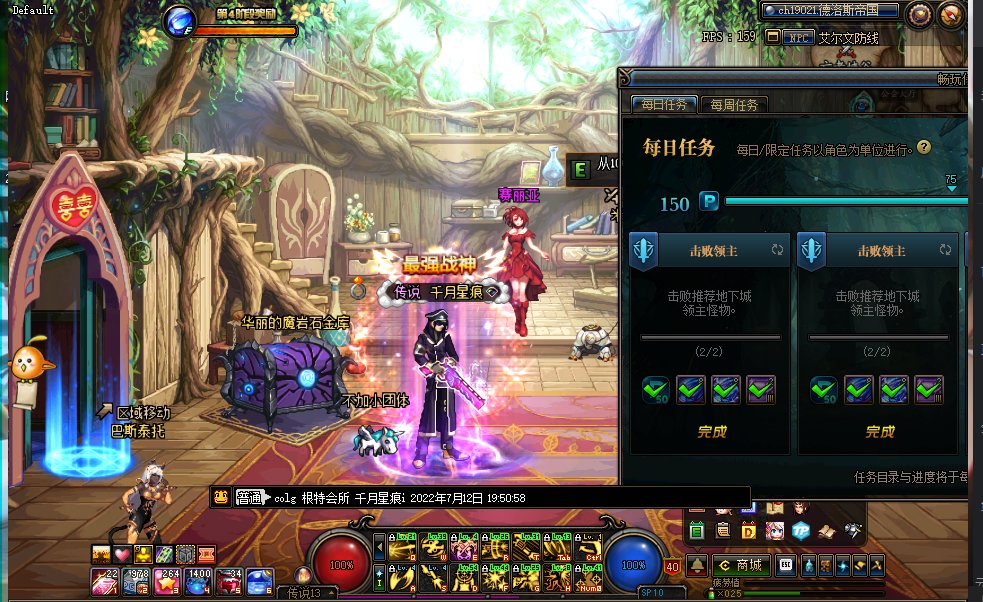Toggle the window icon left of NPC

(772, 37)
